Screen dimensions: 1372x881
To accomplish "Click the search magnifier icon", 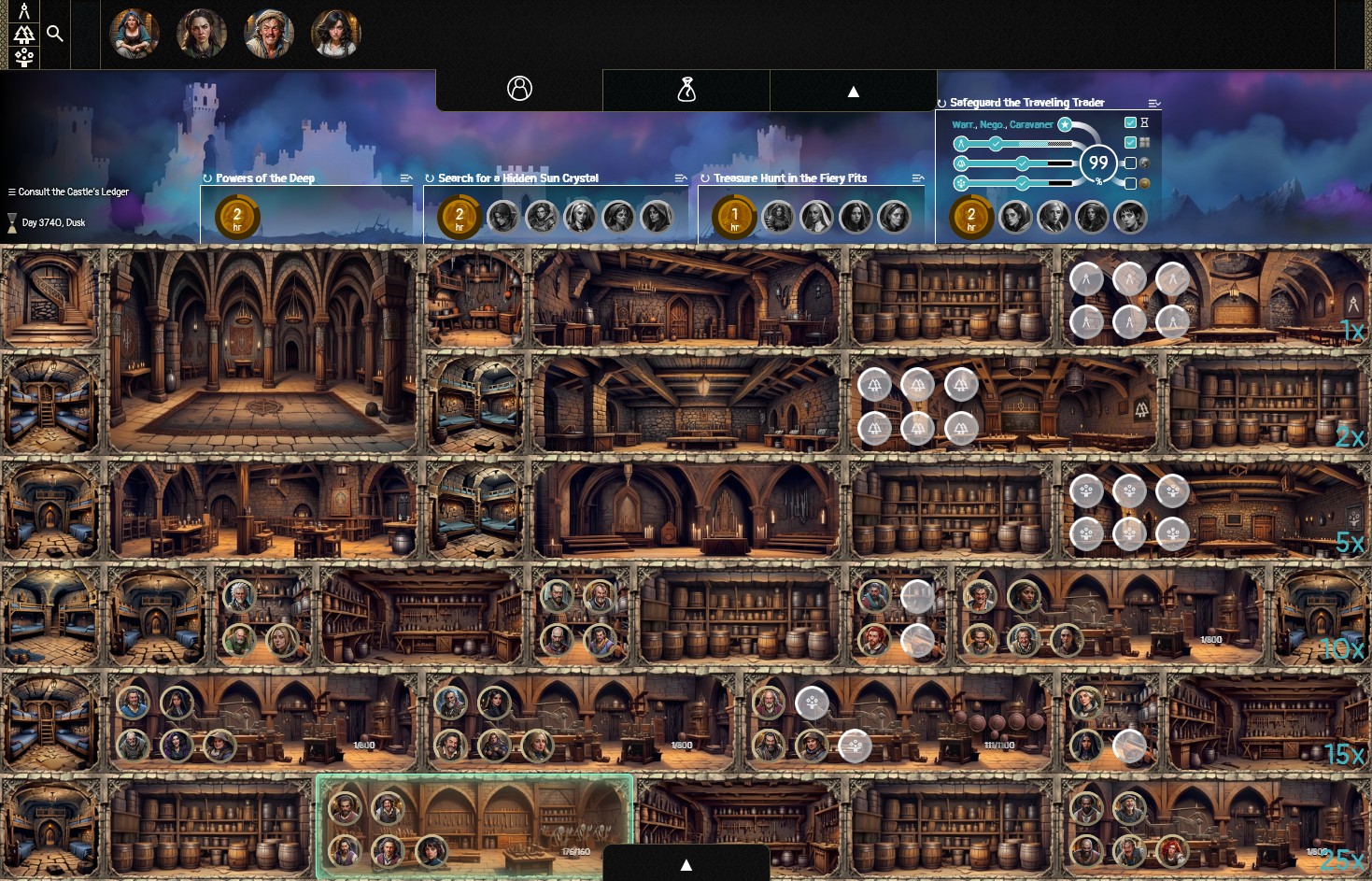I will [54, 33].
